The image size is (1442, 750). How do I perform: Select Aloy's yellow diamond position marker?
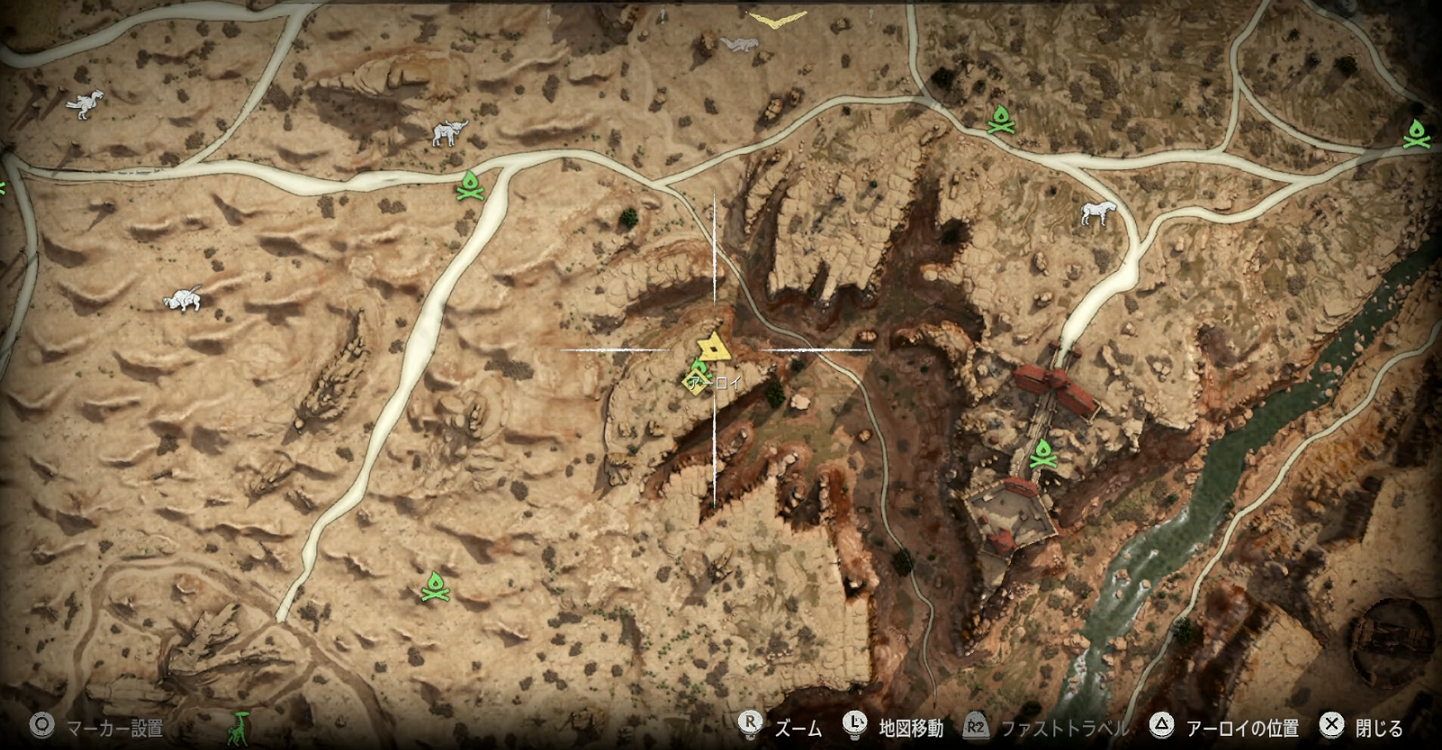coord(695,382)
